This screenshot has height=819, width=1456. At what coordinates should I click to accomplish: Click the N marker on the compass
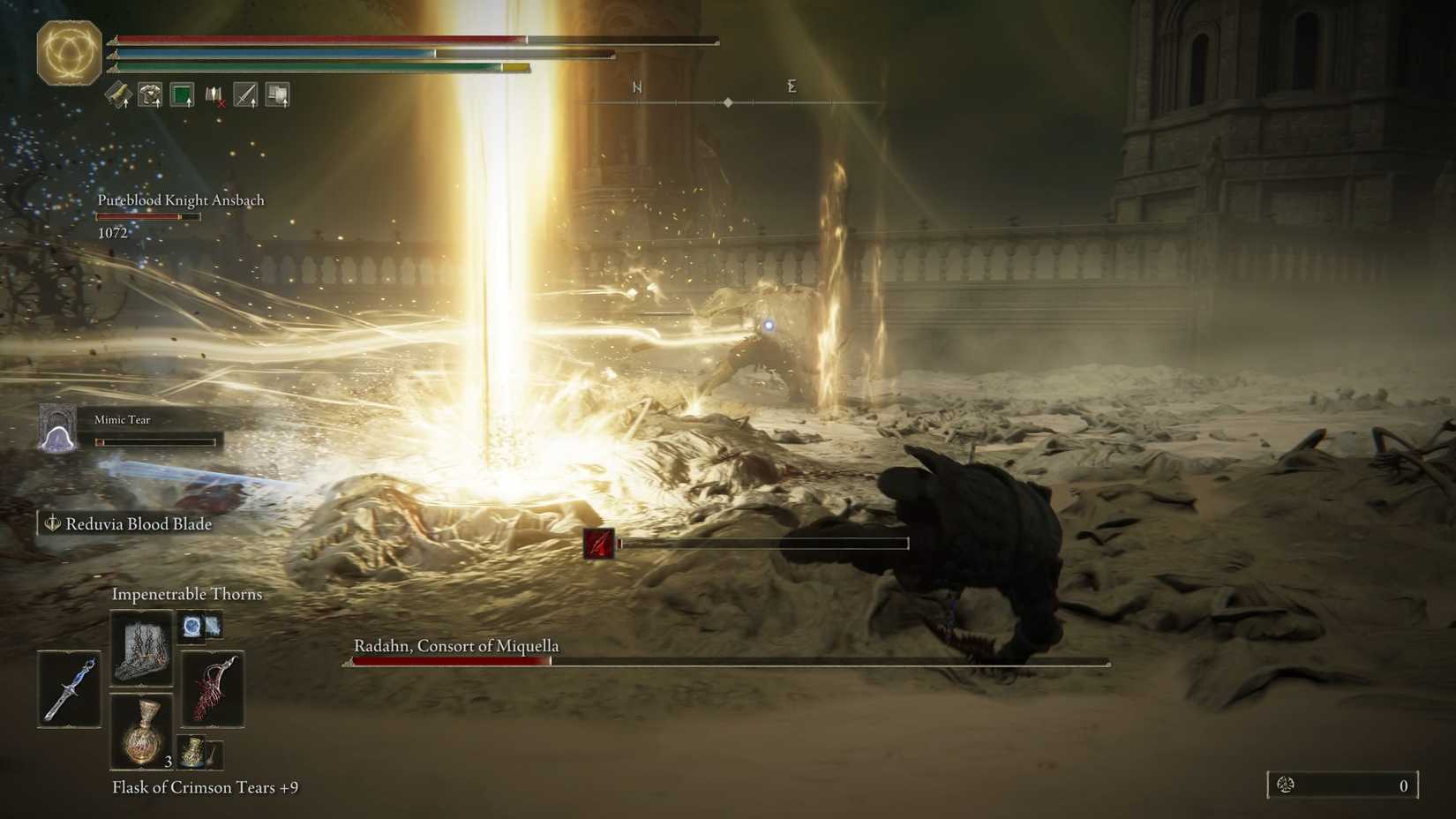click(x=636, y=87)
